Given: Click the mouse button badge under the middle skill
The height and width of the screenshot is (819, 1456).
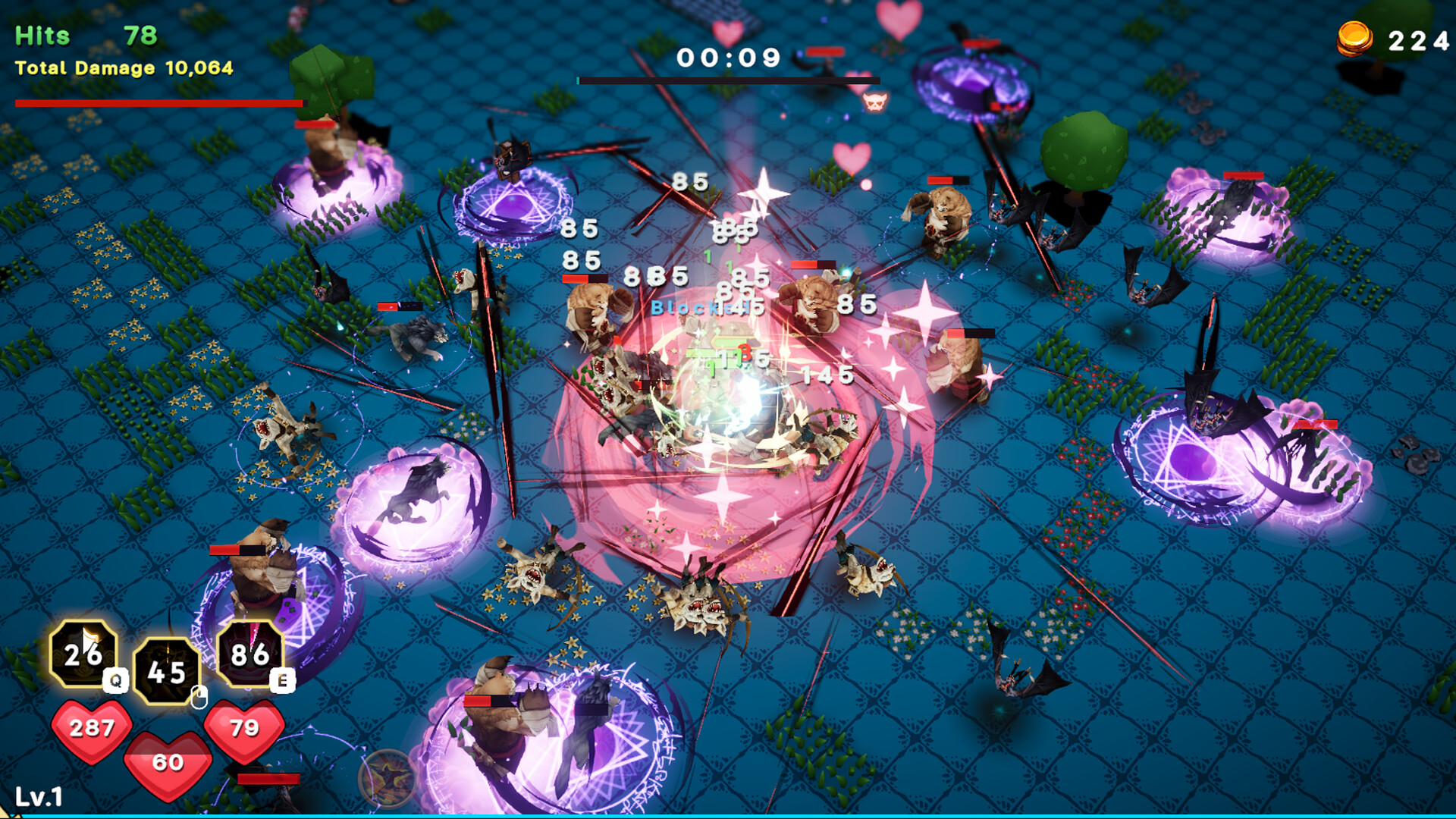Looking at the screenshot, I should (199, 697).
